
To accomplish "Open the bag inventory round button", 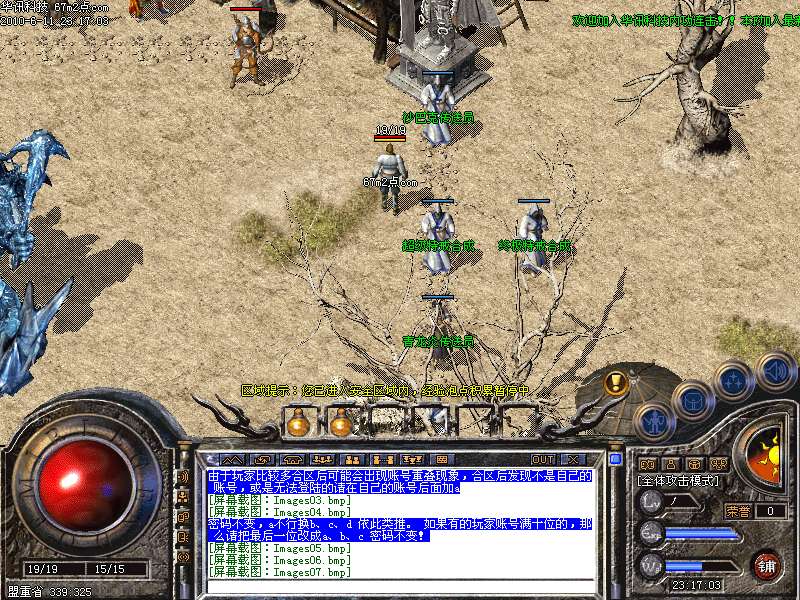I will coord(692,403).
